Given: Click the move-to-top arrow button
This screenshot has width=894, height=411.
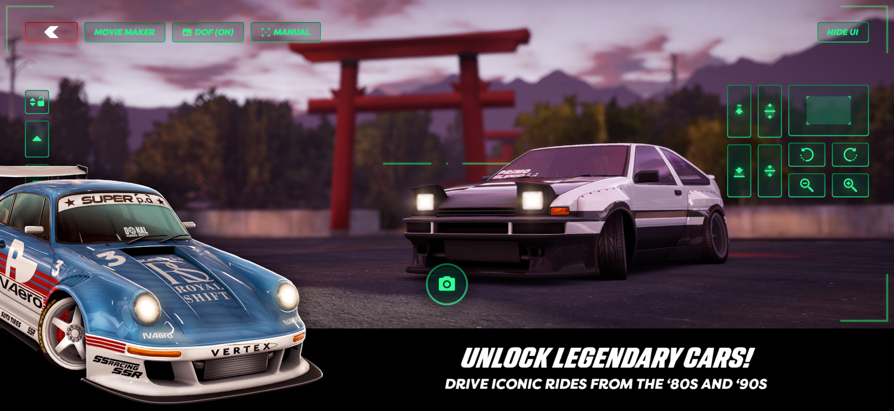Looking at the screenshot, I should 739,110.
